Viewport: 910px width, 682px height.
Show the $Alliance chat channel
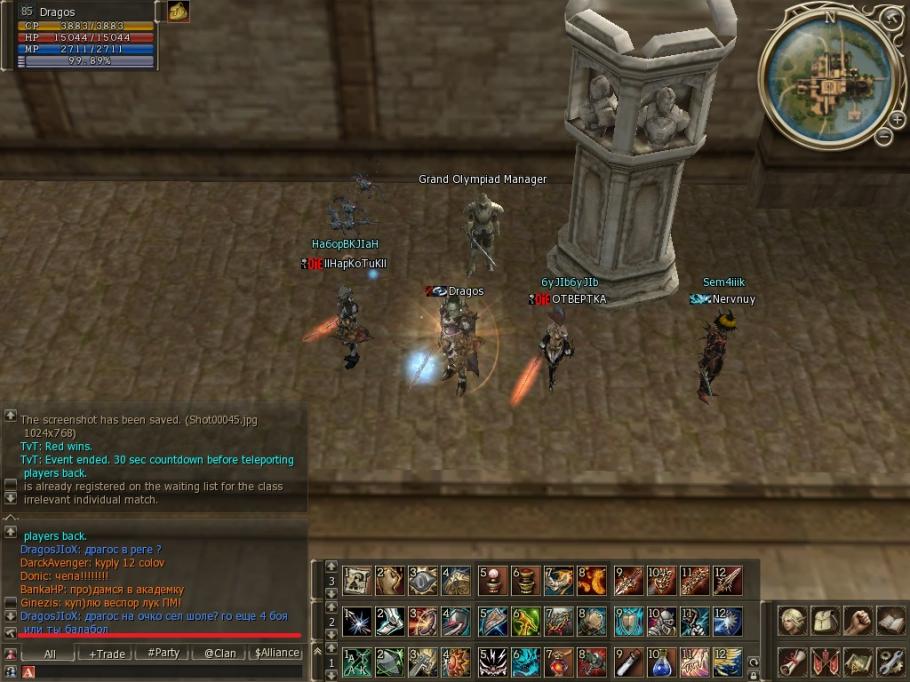coord(277,653)
